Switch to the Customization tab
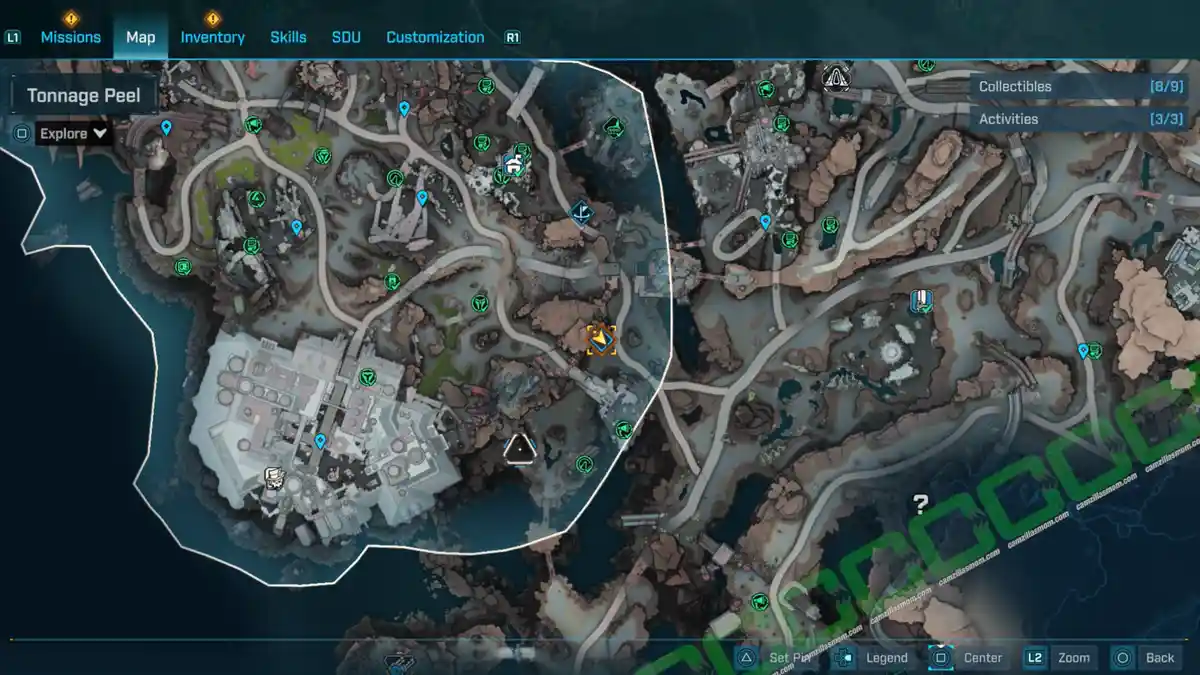Image resolution: width=1200 pixels, height=675 pixels. click(x=435, y=37)
